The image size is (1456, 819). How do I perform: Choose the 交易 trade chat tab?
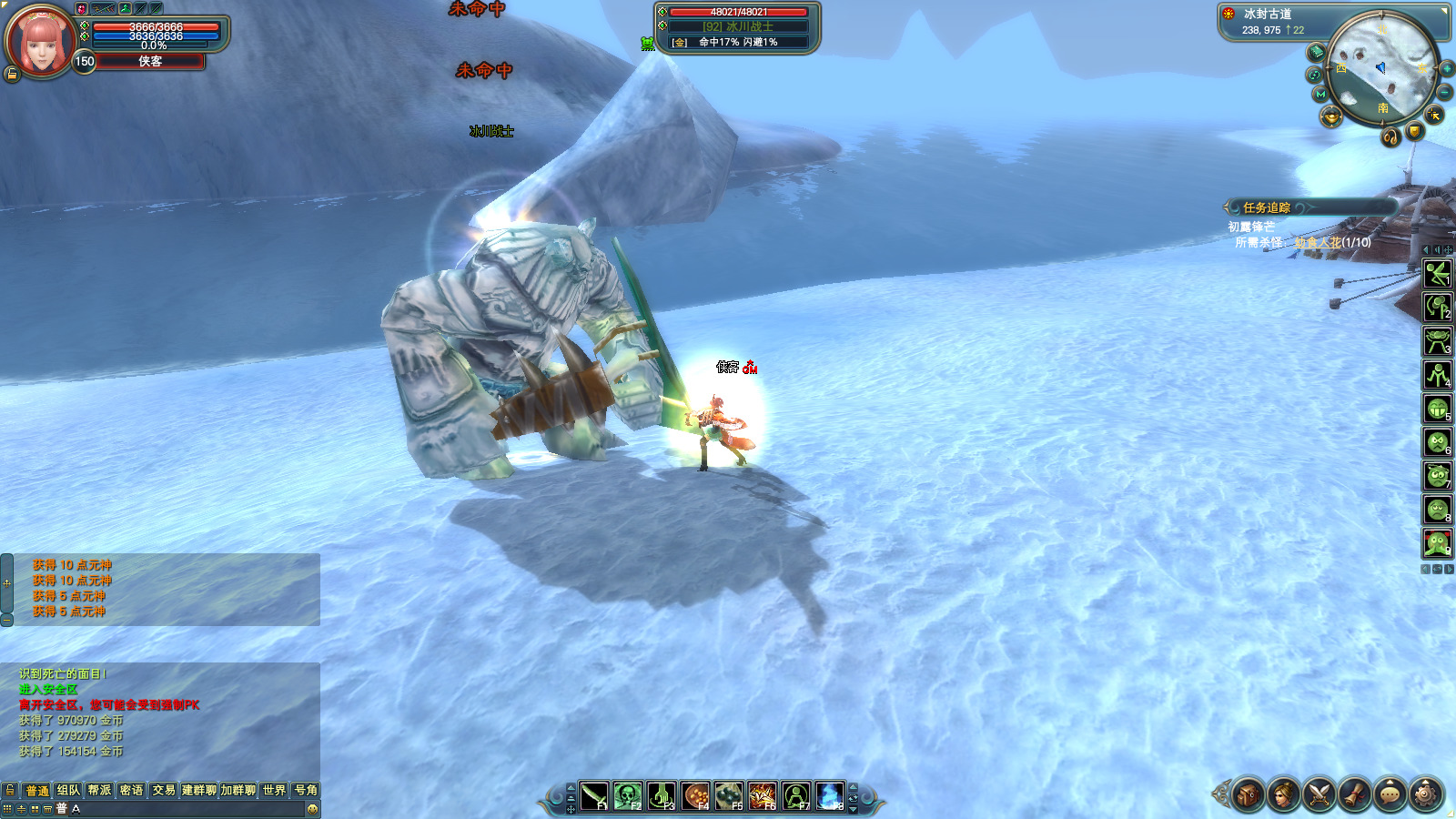tap(164, 790)
